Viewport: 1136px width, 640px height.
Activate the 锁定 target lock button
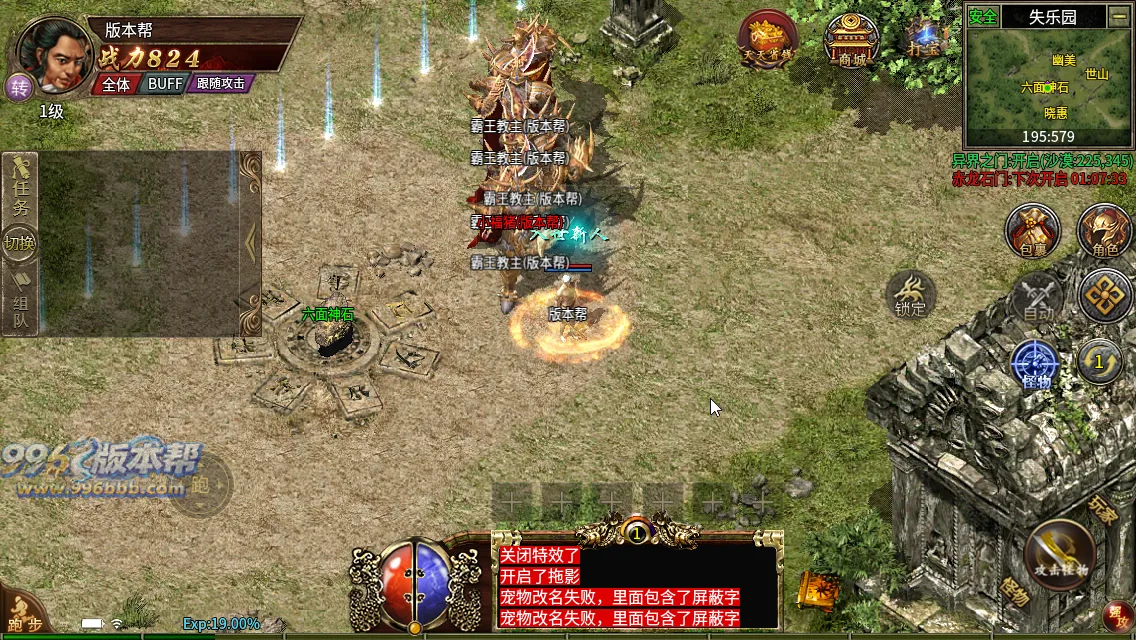[910, 295]
